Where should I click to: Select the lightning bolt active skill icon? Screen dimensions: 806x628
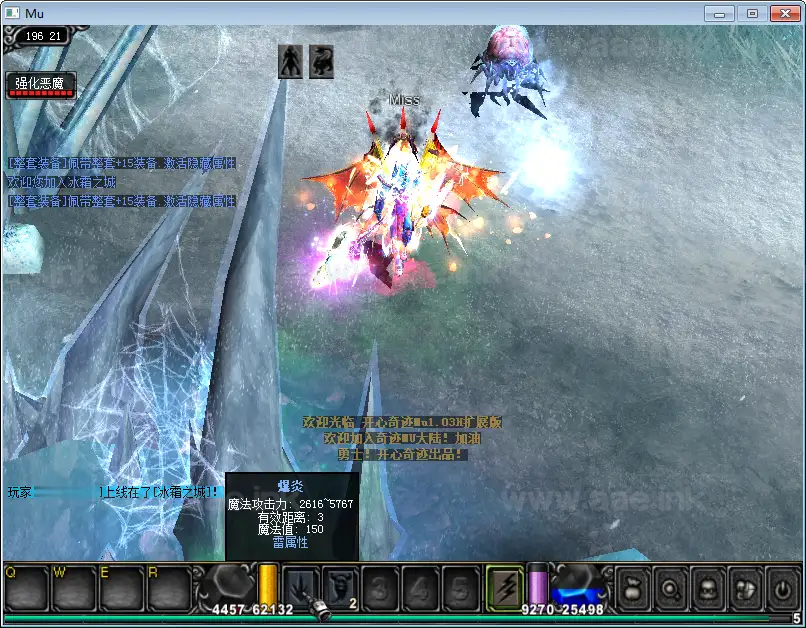505,586
